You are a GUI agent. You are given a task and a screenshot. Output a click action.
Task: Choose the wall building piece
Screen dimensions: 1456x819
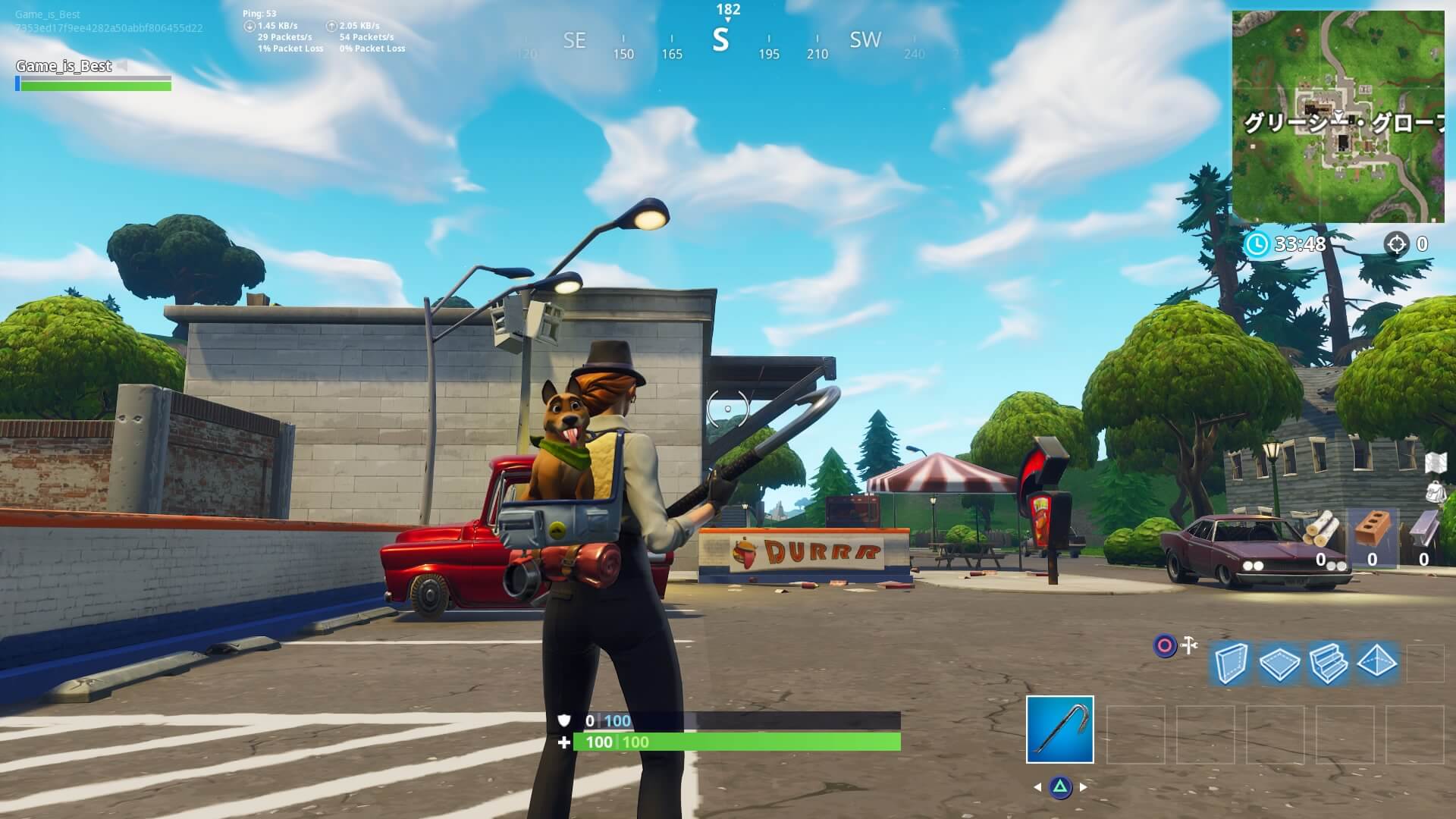click(x=1229, y=664)
